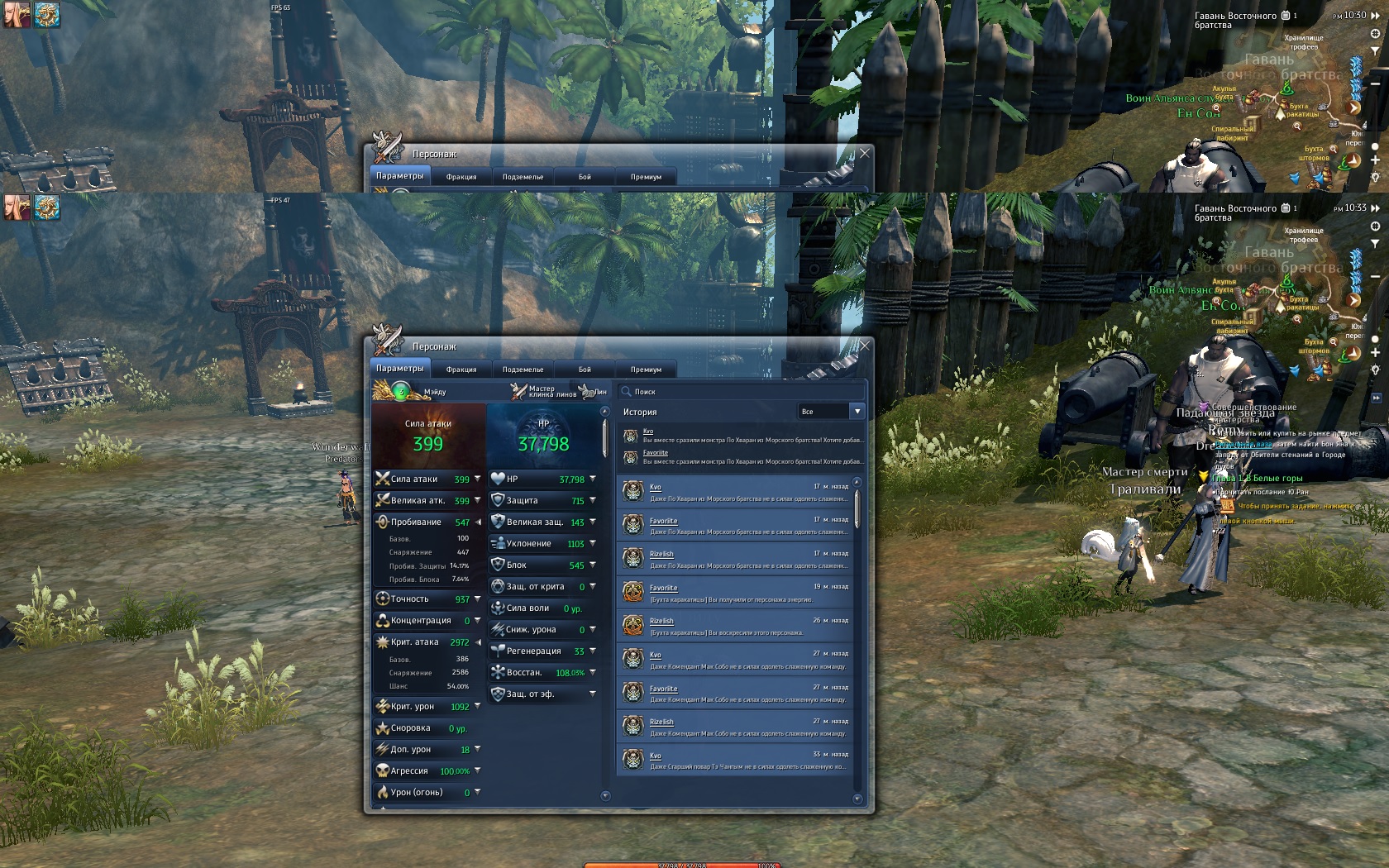Expand the Регенерация stat row
The image size is (1389, 868).
[x=593, y=651]
